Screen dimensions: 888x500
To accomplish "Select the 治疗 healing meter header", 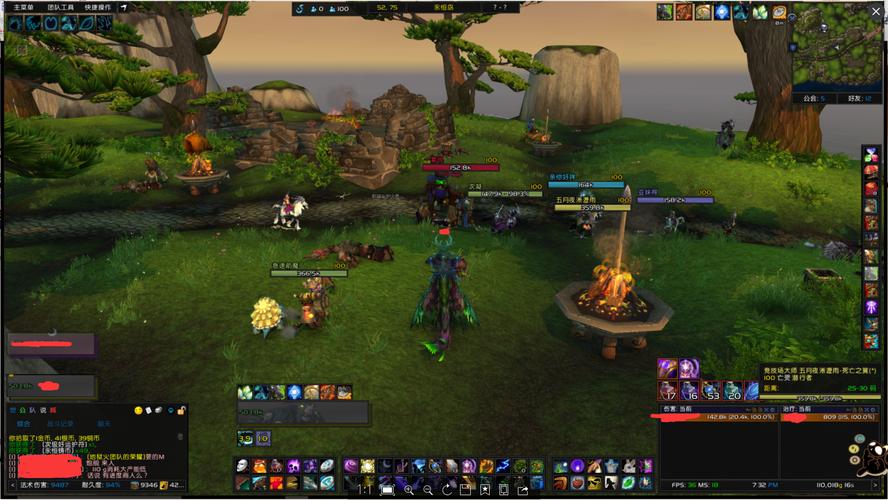I will point(797,408).
